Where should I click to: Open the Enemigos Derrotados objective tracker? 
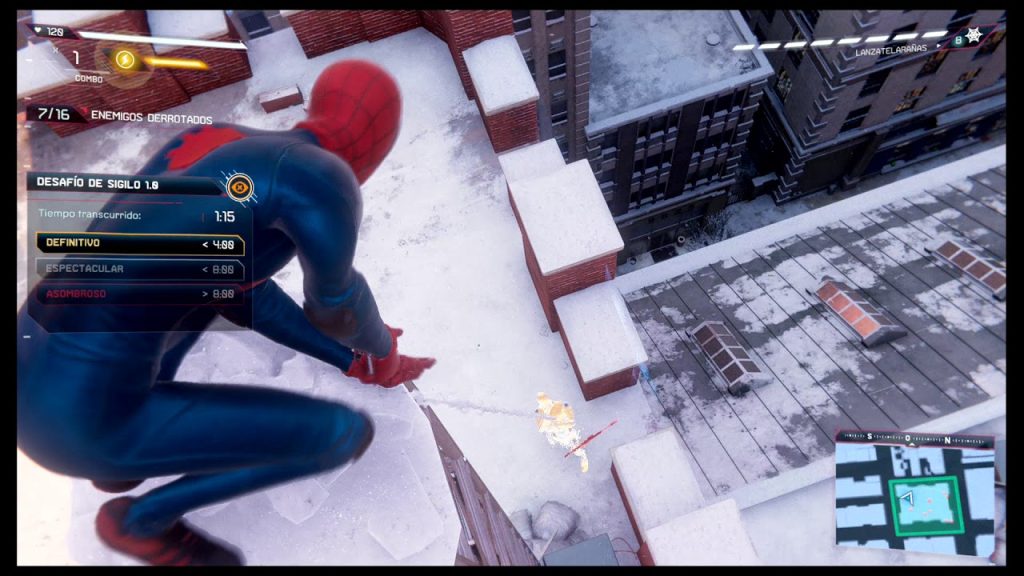click(x=120, y=116)
